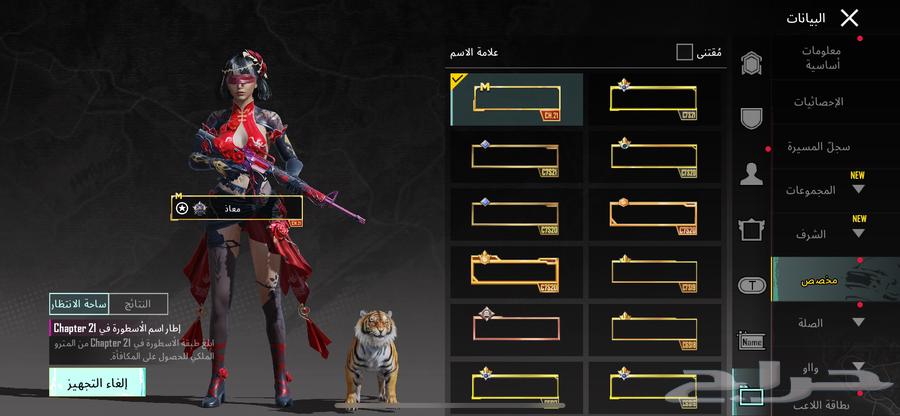Open the سجل المسيرة (career record) section
This screenshot has width=900, height=416.
pyautogui.click(x=819, y=147)
